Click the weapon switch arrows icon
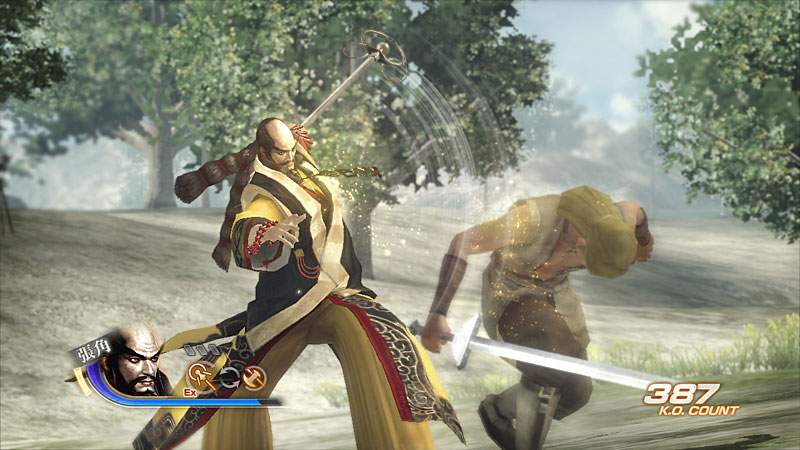The width and height of the screenshot is (800, 450). [228, 377]
